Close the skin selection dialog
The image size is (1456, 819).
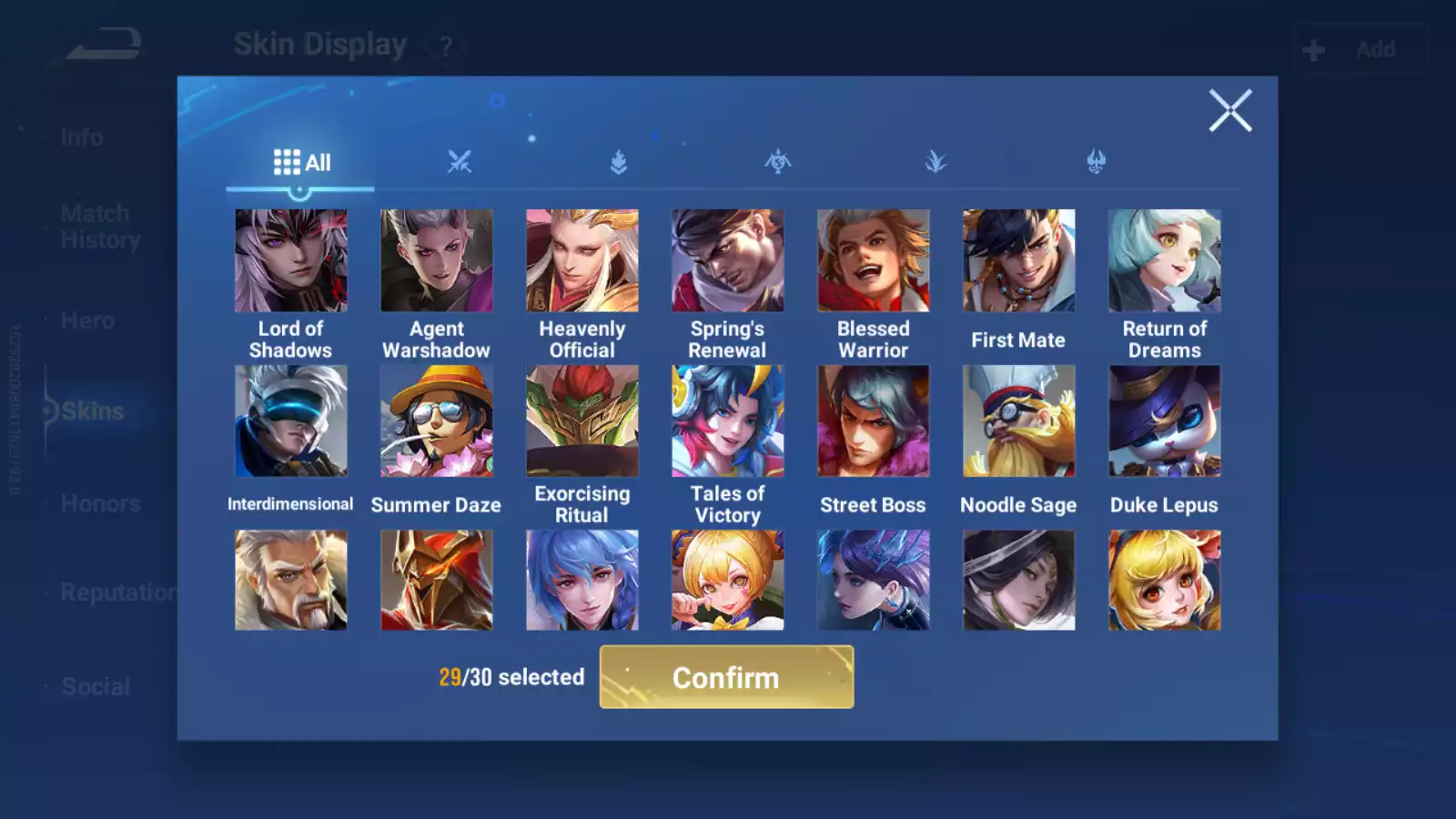click(1229, 111)
